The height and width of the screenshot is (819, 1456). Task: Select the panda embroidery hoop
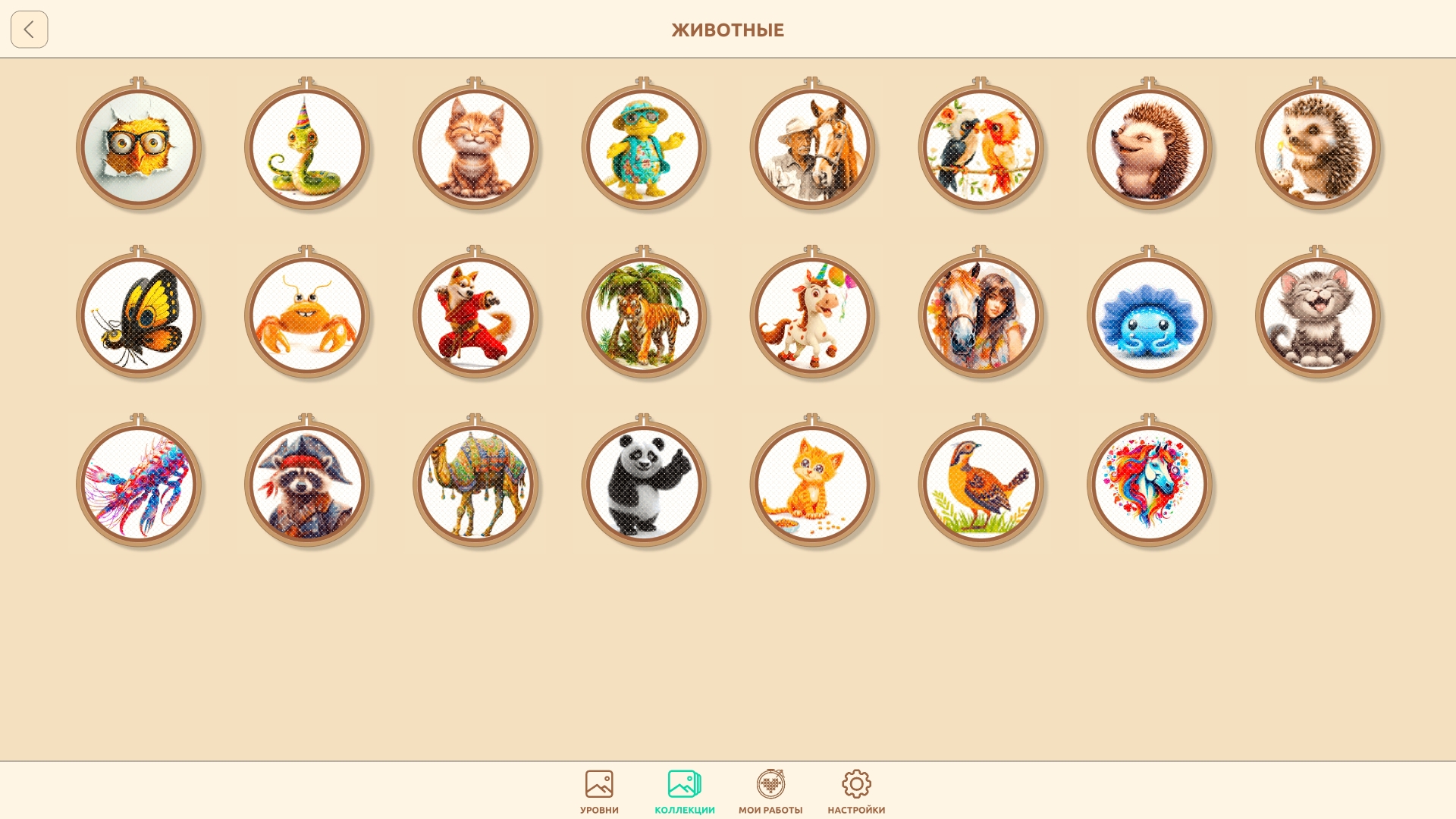(644, 485)
